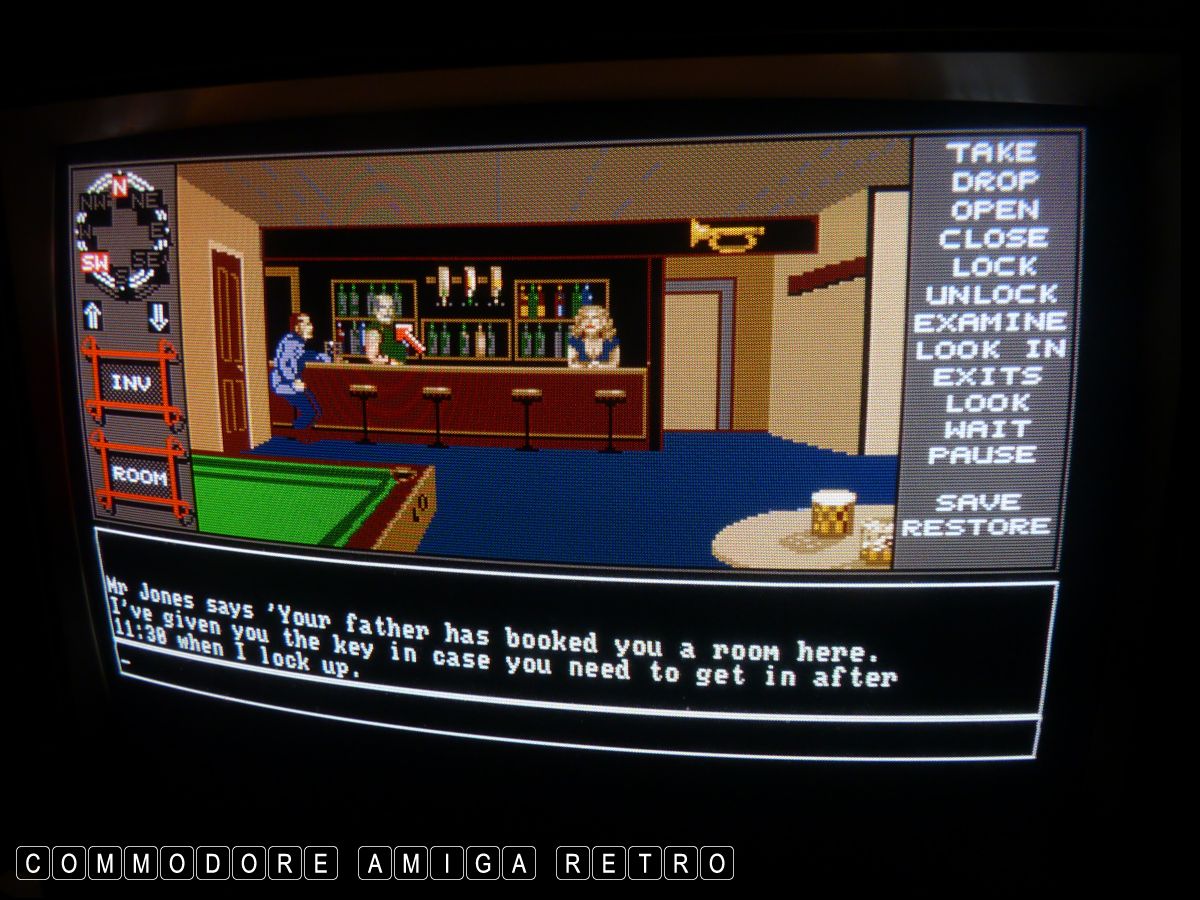Viewport: 1200px width, 900px height.
Task: Select the LOOK IN verb
Action: [x=990, y=350]
